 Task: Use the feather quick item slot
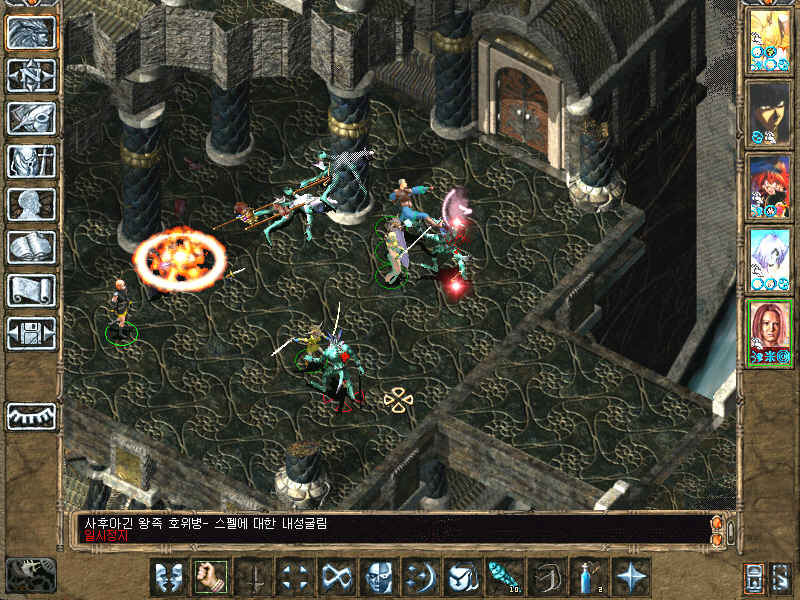(x=505, y=577)
